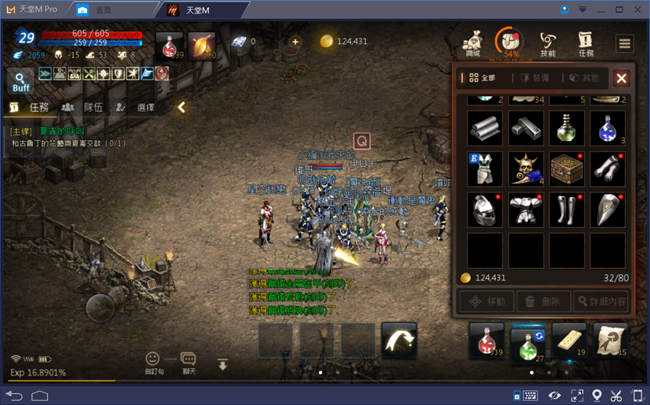The image size is (650, 405).
Task: Use the red potion hotbar slot
Action: [x=487, y=342]
